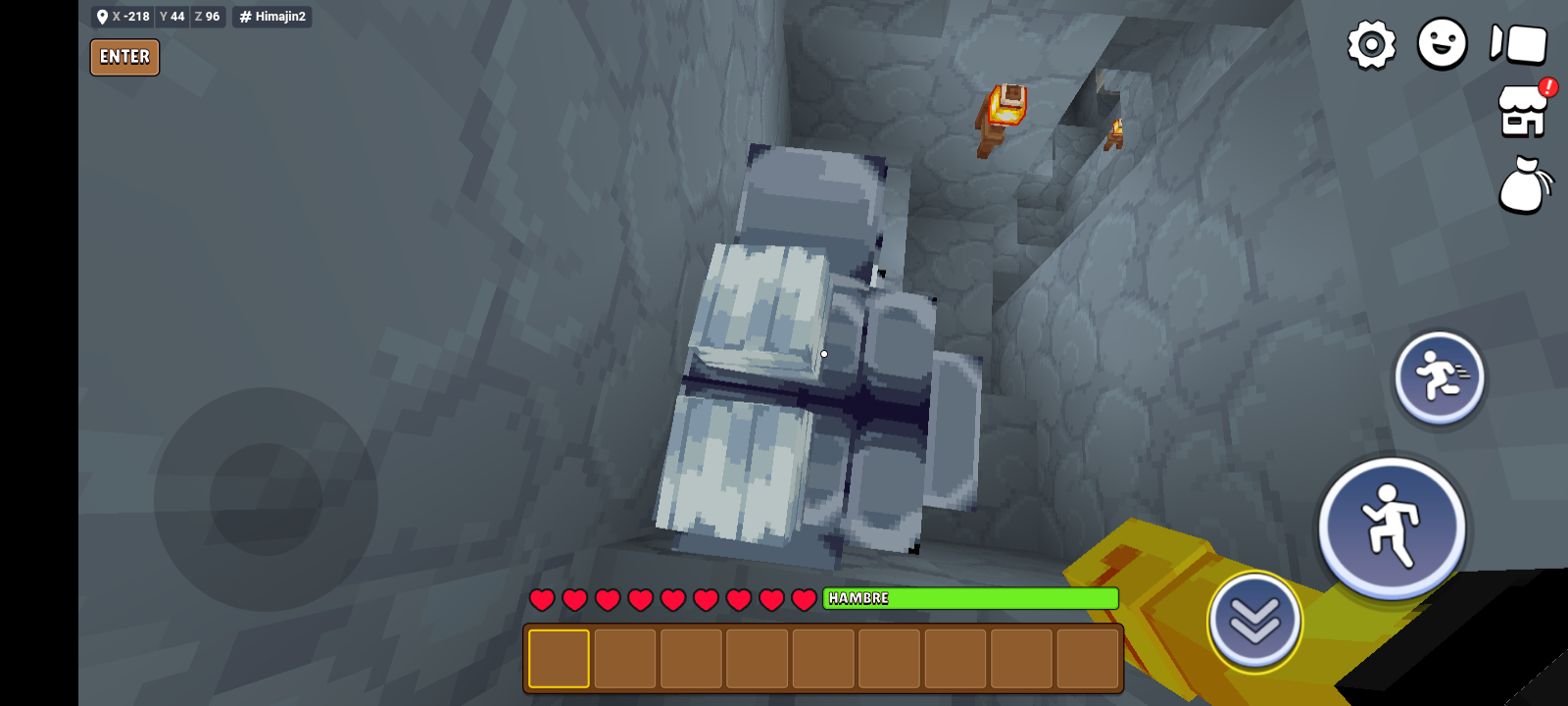Screen dimensions: 1568x706
Task: Tap the virtual movement joystick
Action: click(x=266, y=499)
